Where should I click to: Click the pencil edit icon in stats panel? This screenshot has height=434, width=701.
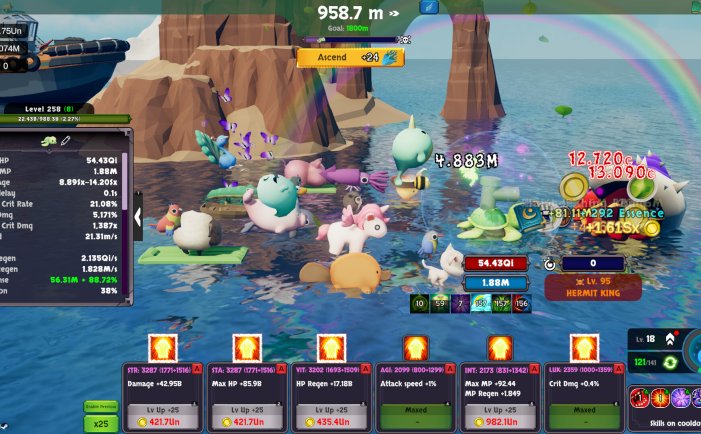tap(65, 142)
